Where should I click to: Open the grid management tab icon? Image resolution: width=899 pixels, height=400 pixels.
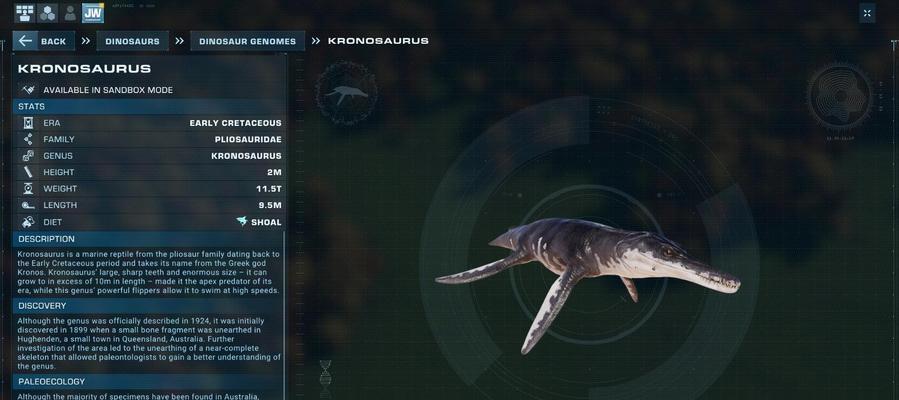point(24,13)
